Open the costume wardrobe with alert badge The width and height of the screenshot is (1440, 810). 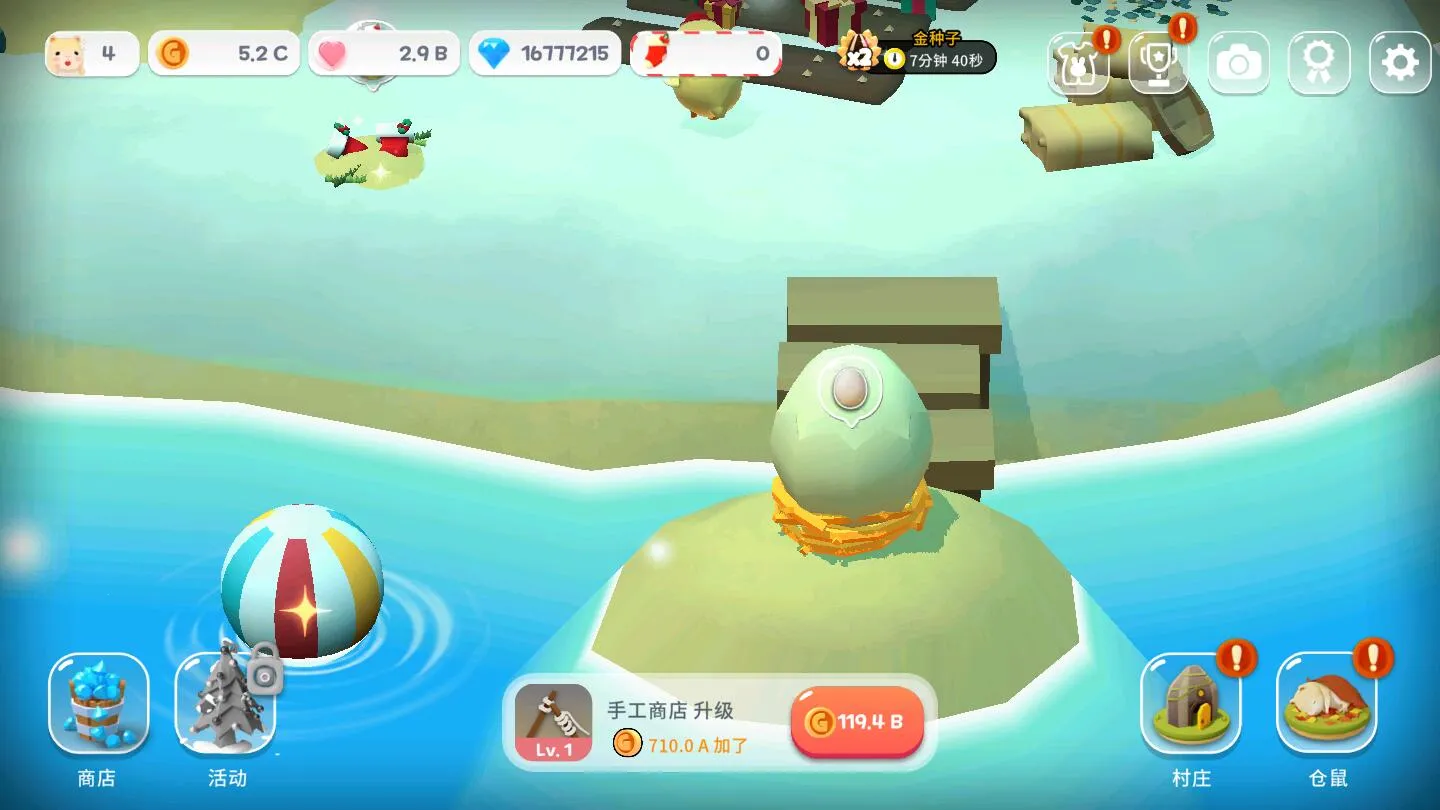coord(1078,62)
